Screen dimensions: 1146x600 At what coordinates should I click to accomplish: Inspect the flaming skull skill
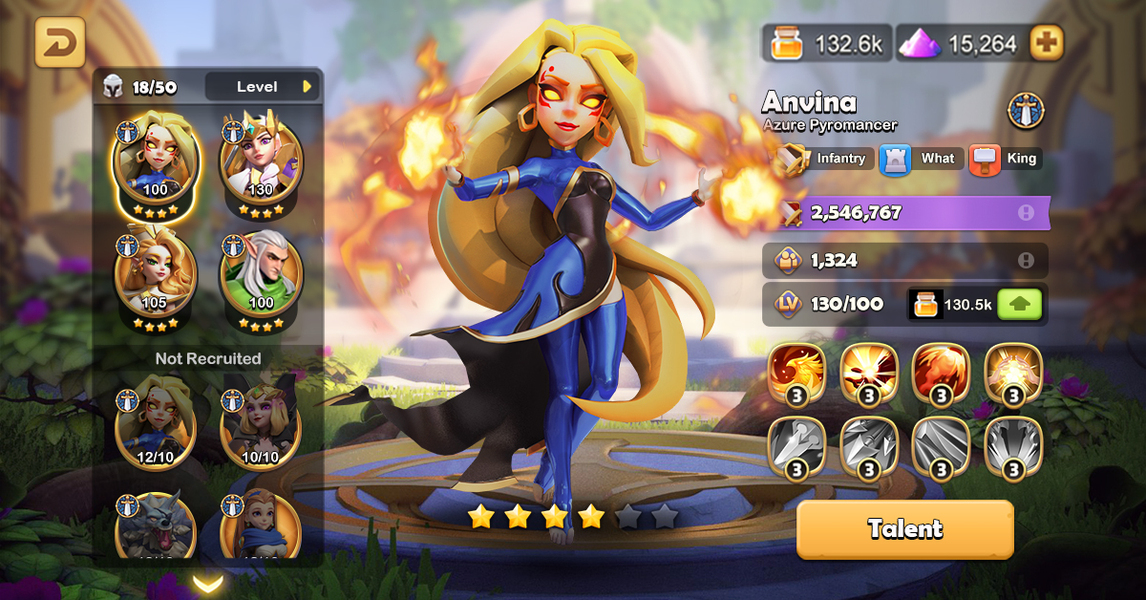[x=869, y=374]
